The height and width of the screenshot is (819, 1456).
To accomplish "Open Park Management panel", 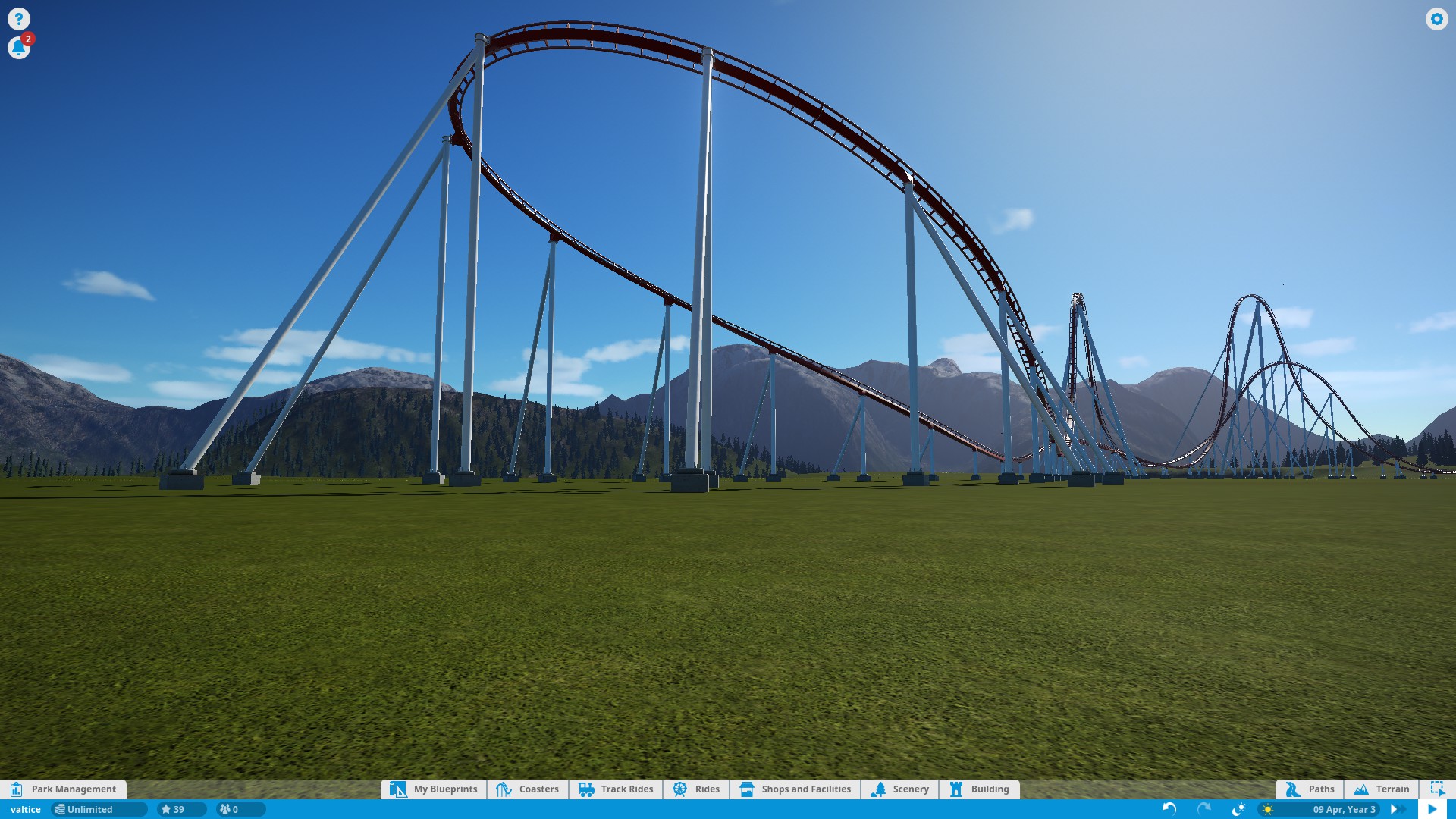I will [64, 789].
